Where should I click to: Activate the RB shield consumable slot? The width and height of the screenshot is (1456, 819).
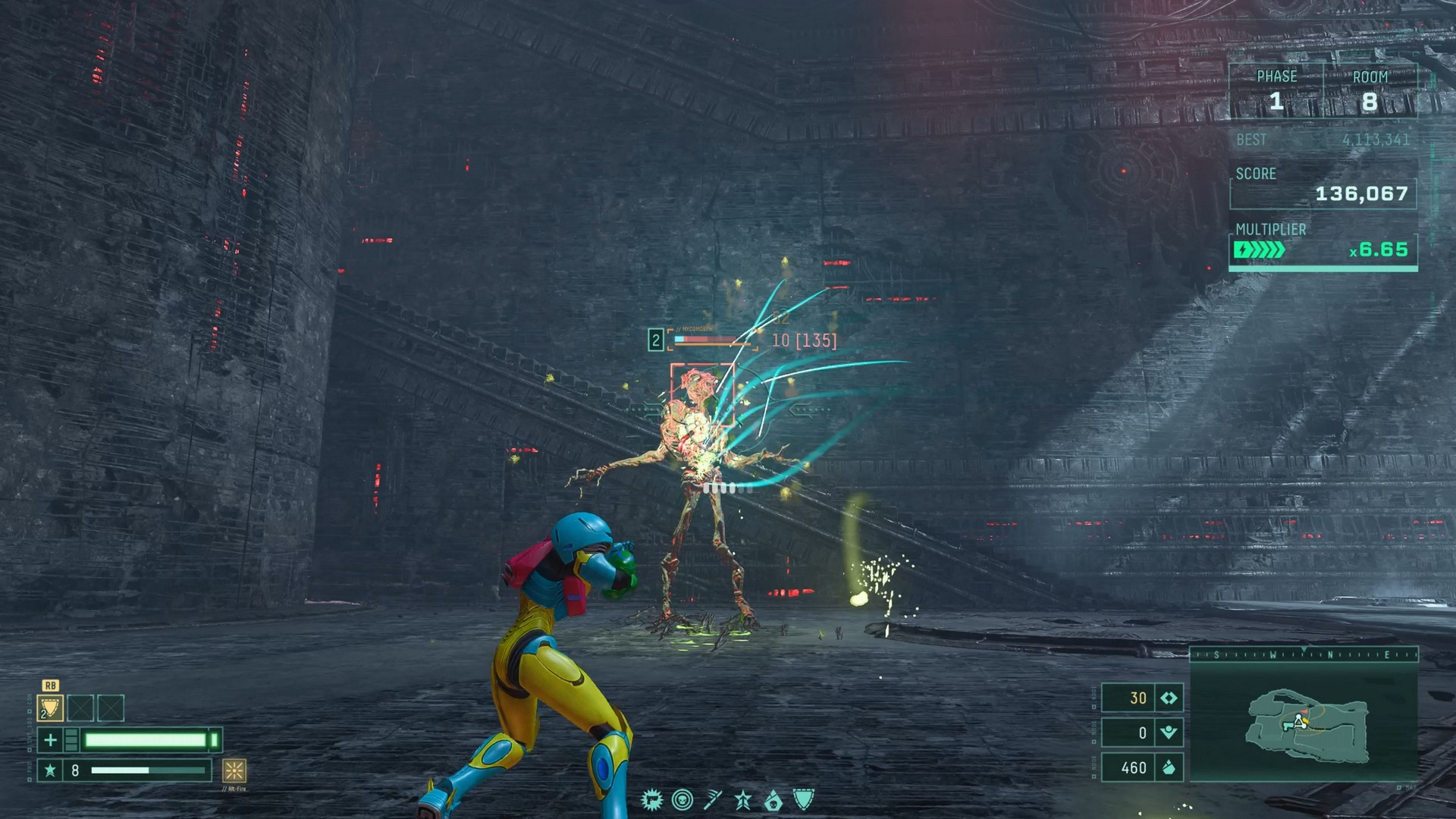tap(51, 708)
